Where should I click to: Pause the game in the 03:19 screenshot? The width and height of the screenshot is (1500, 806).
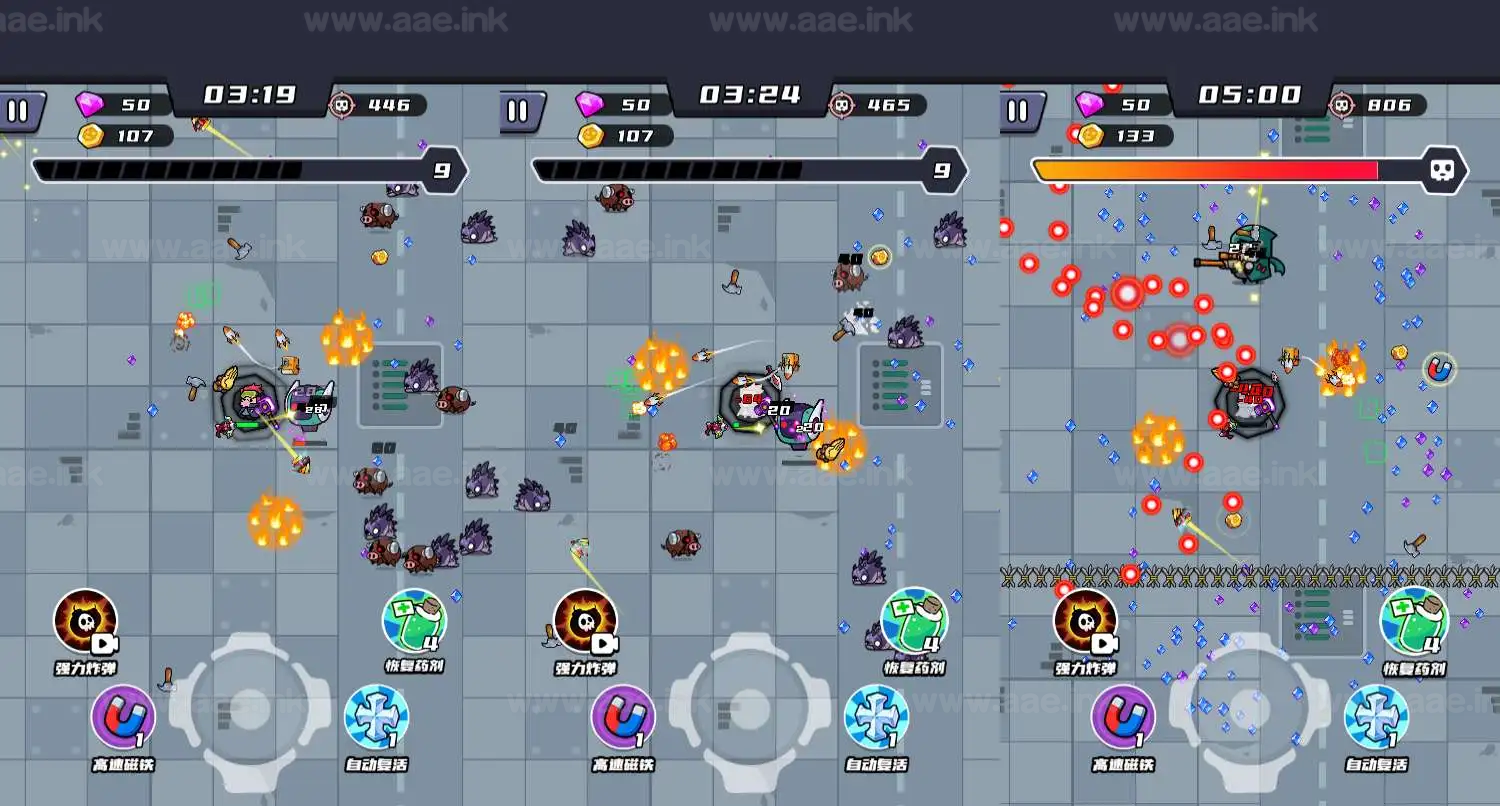coord(19,110)
